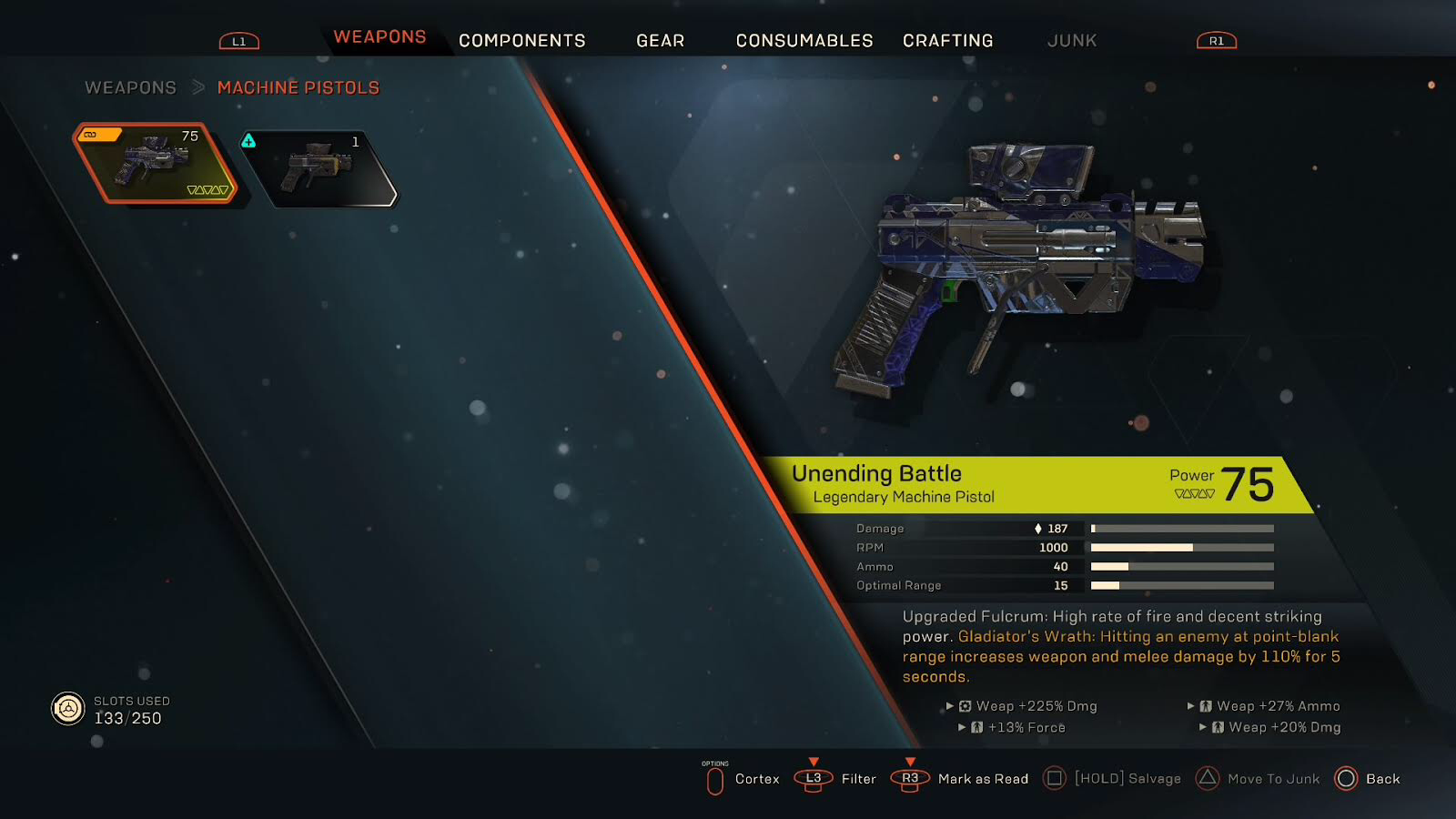Select the Gear tab
The image size is (1456, 819).
pos(660,41)
